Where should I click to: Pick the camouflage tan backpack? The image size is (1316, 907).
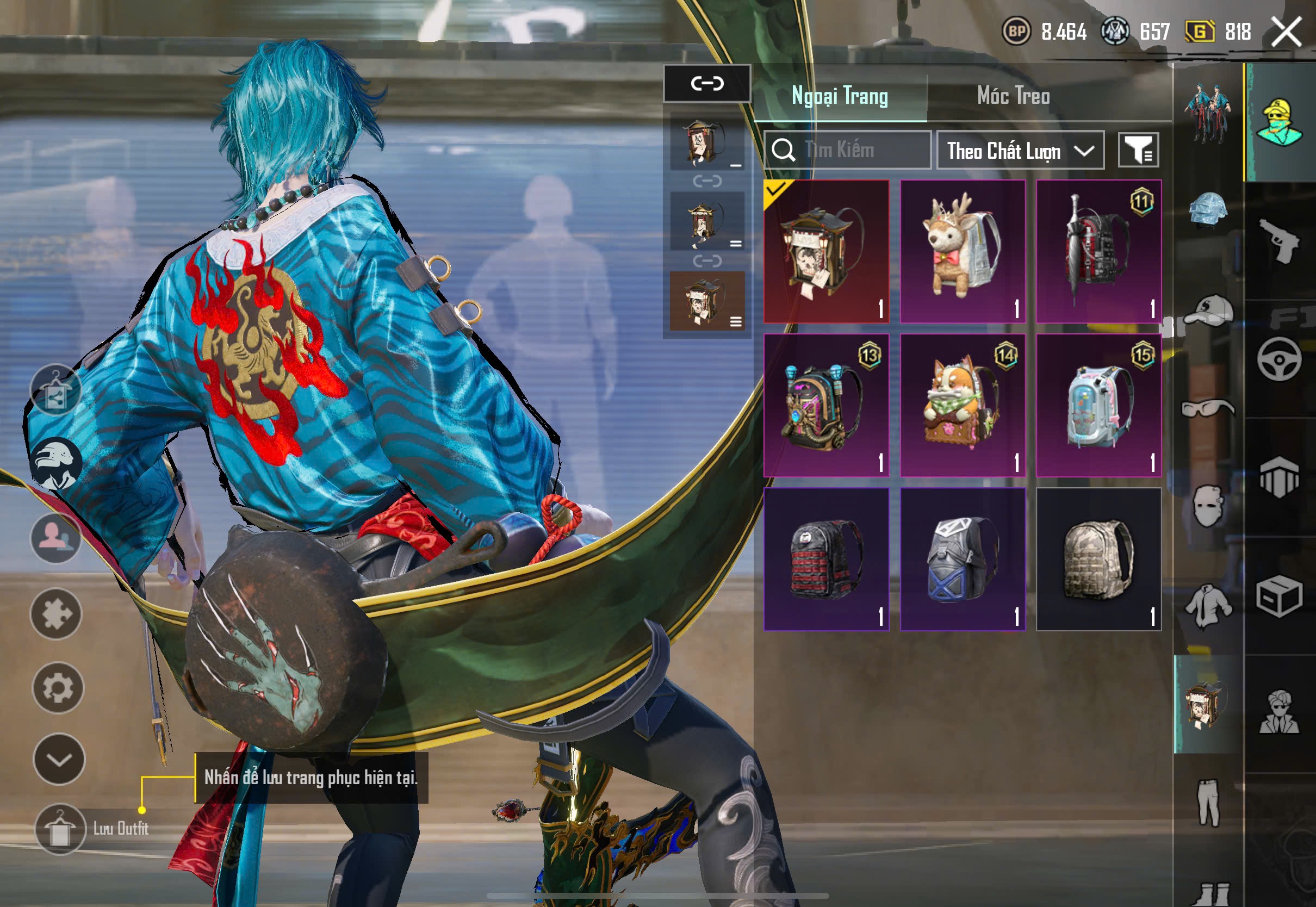1098,558
